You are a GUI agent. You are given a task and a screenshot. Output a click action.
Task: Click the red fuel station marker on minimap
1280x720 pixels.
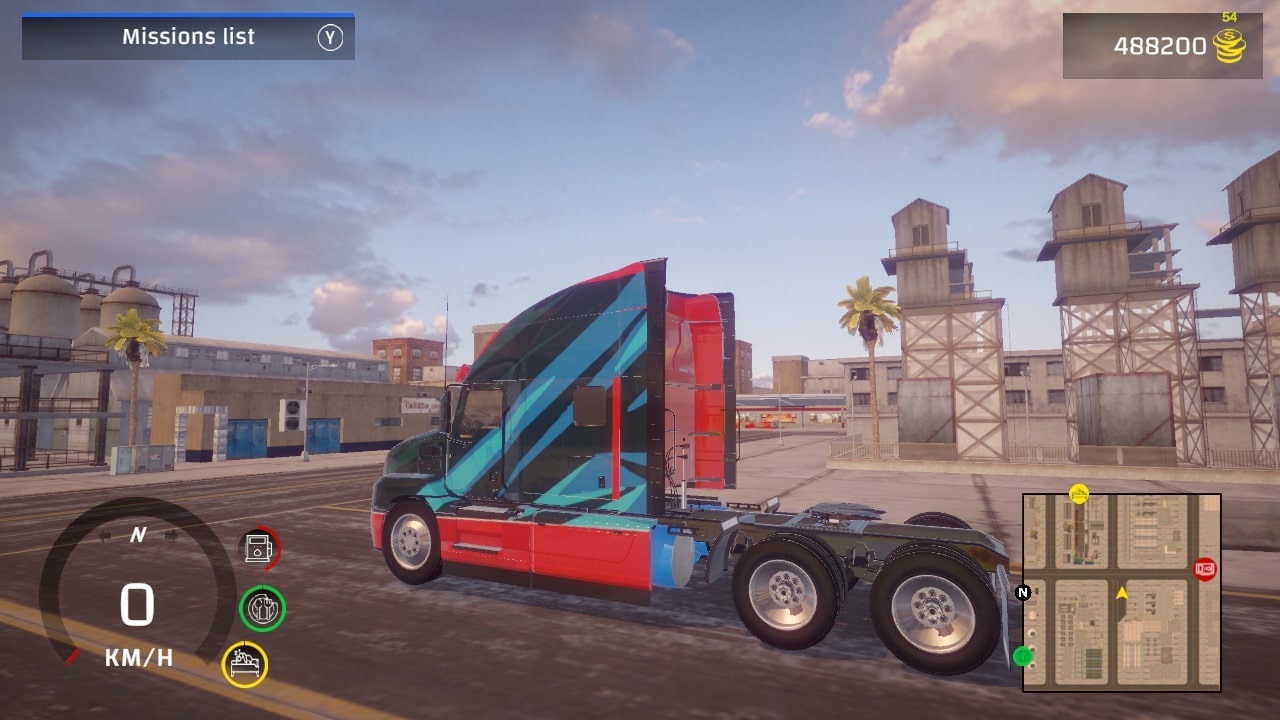pos(1204,568)
